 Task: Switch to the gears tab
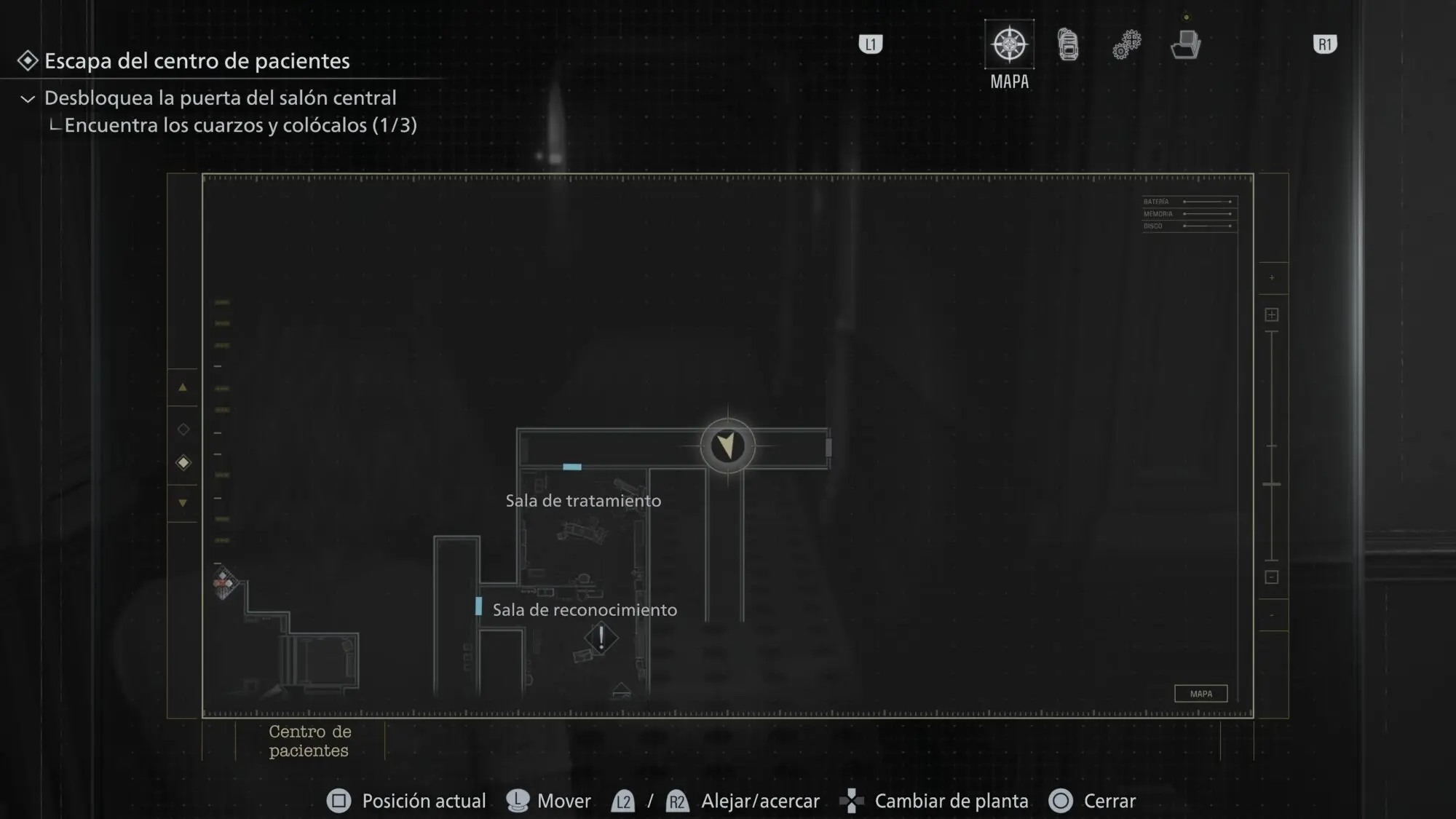click(x=1126, y=45)
